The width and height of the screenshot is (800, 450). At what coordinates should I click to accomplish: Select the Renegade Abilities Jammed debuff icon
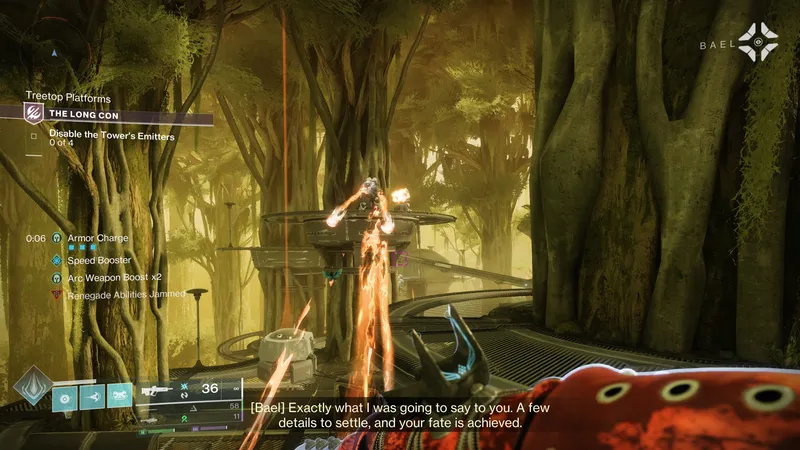coord(56,295)
